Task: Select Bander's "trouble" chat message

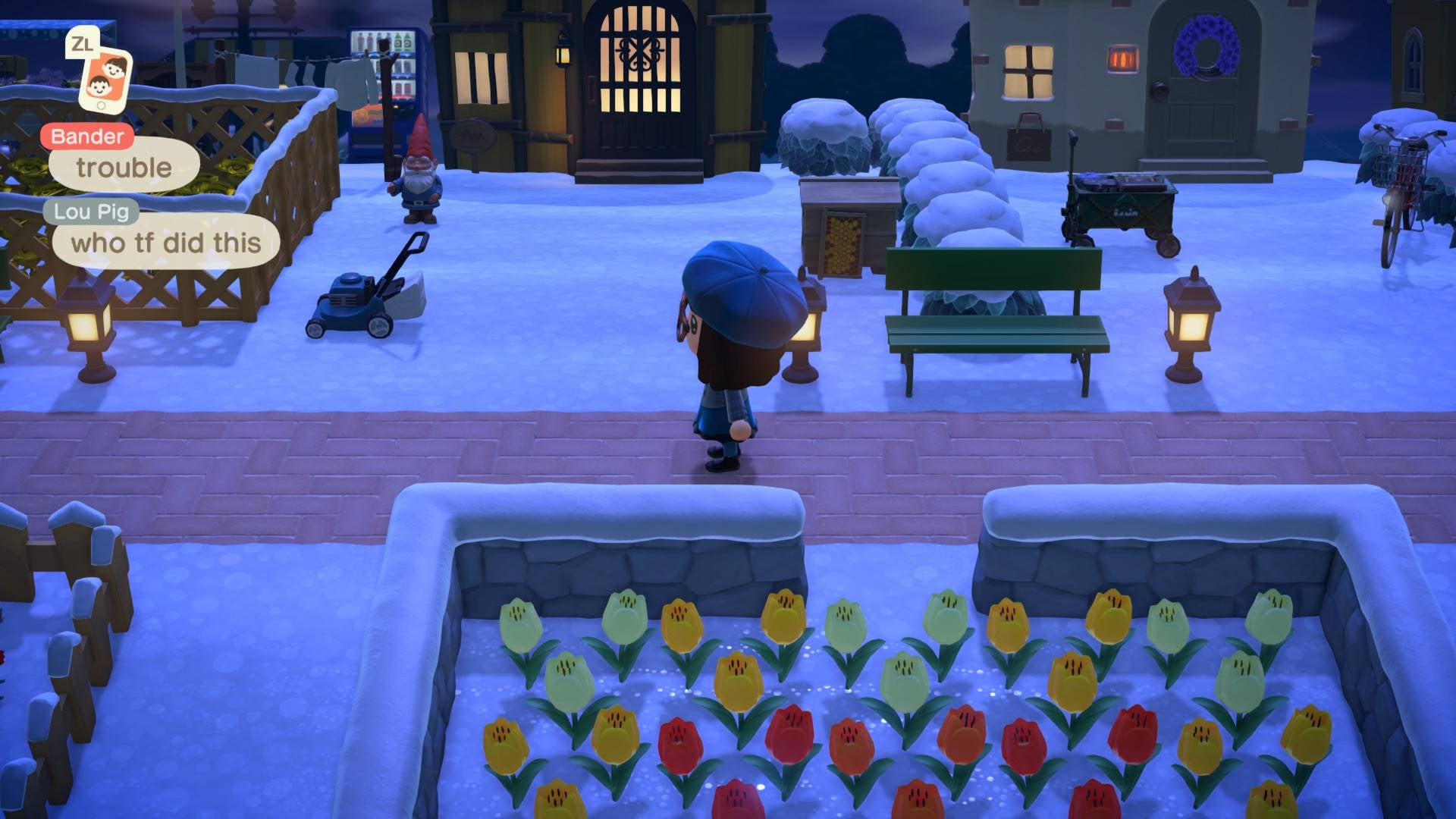Action: click(124, 168)
